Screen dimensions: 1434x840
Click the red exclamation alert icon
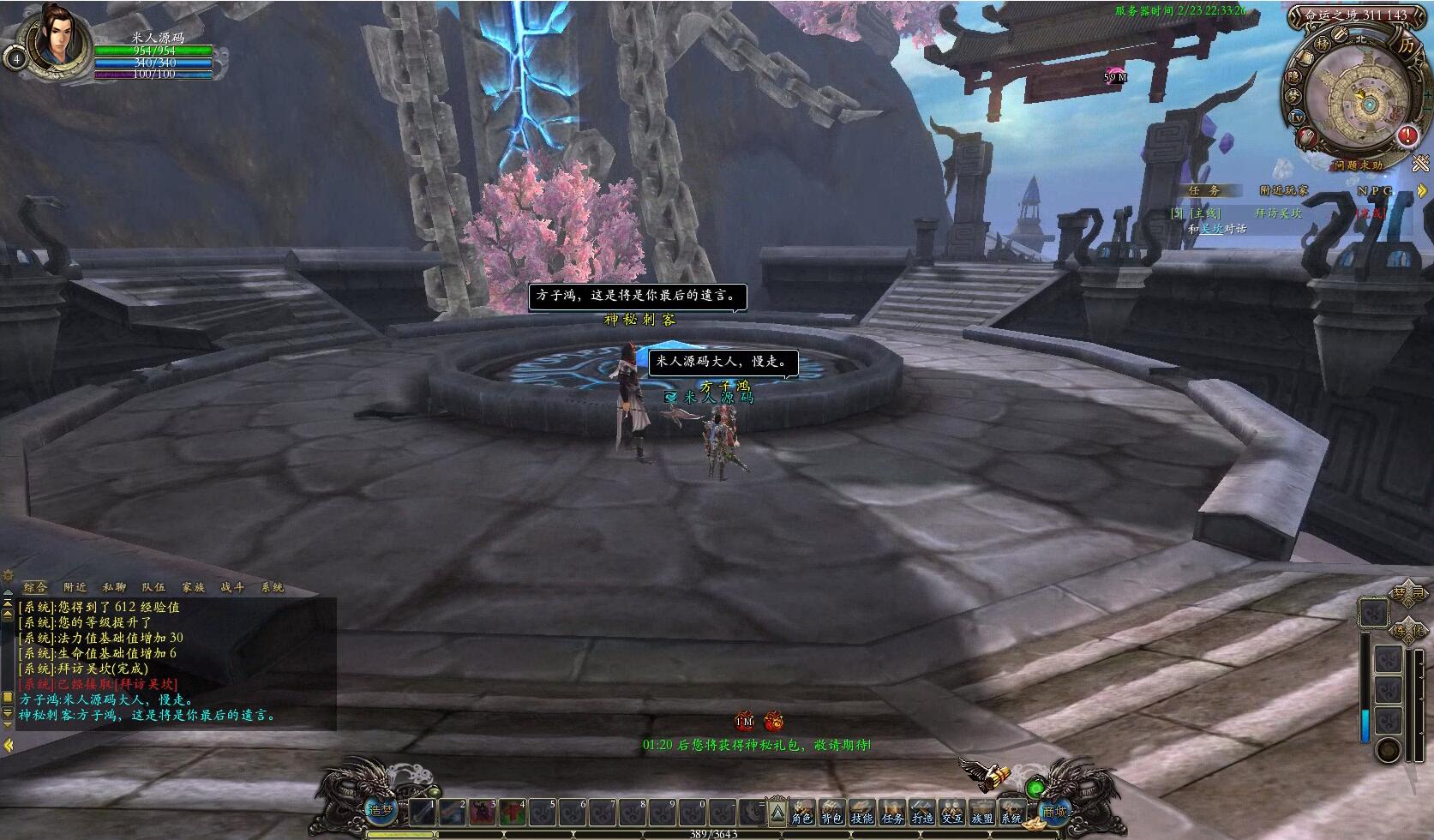coord(1407,135)
